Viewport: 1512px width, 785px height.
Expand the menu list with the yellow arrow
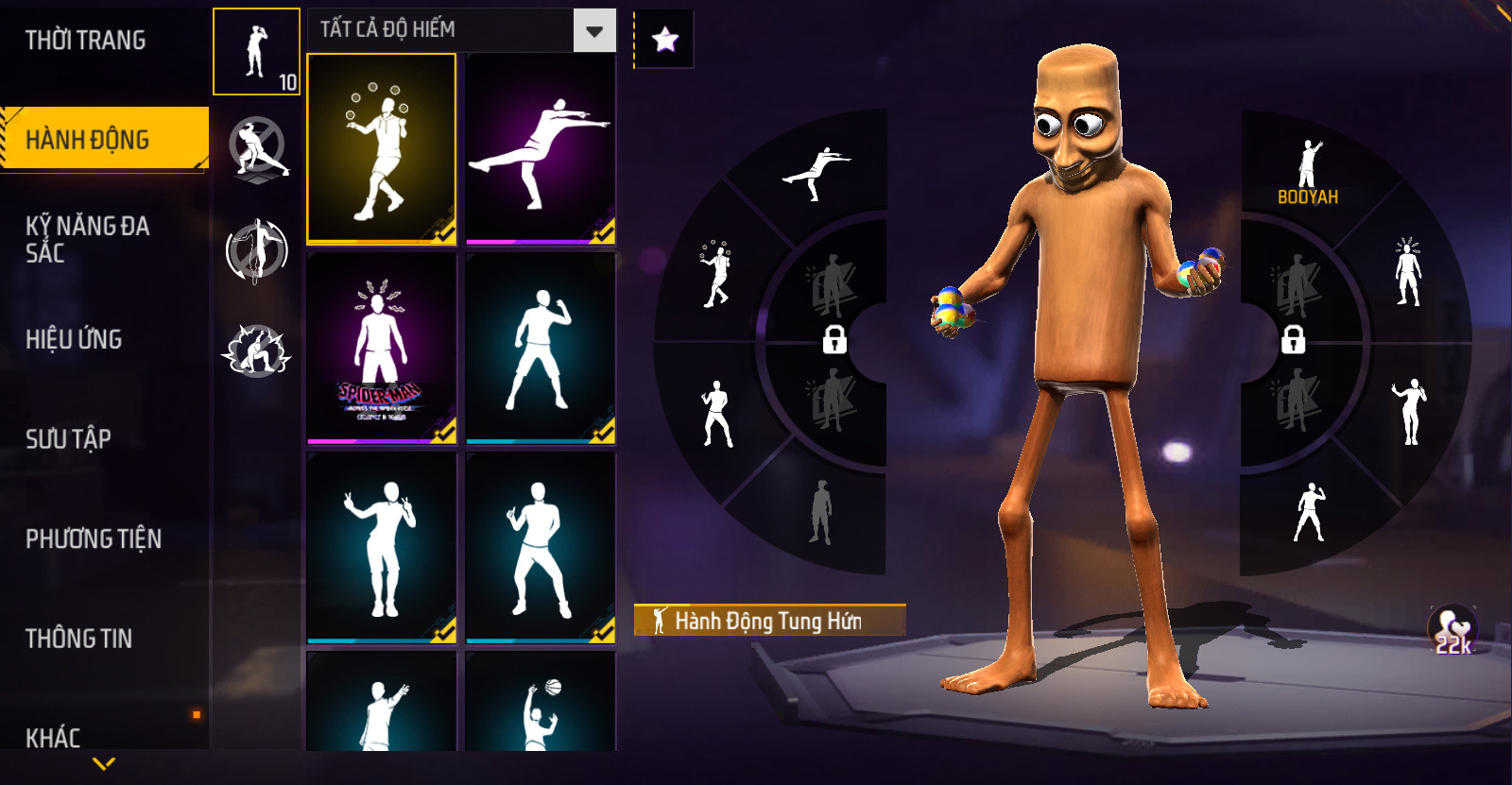point(105,763)
